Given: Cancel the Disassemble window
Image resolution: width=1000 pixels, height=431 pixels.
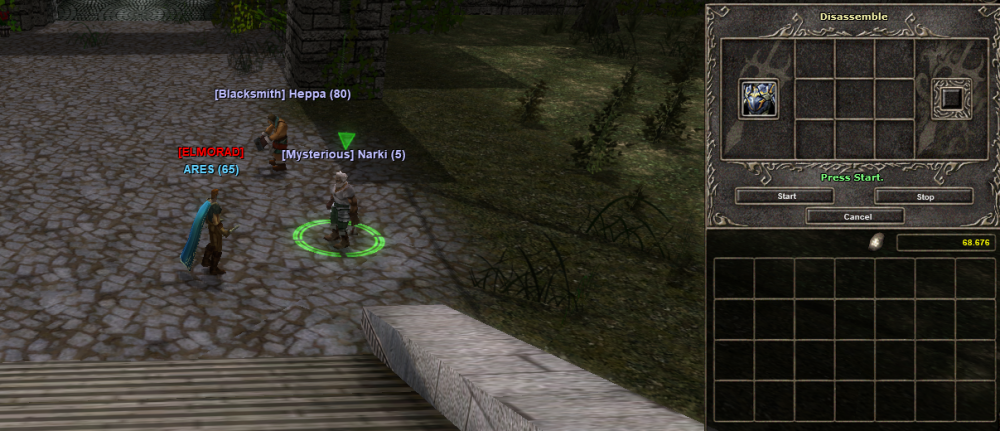Looking at the screenshot, I should coord(856,216).
